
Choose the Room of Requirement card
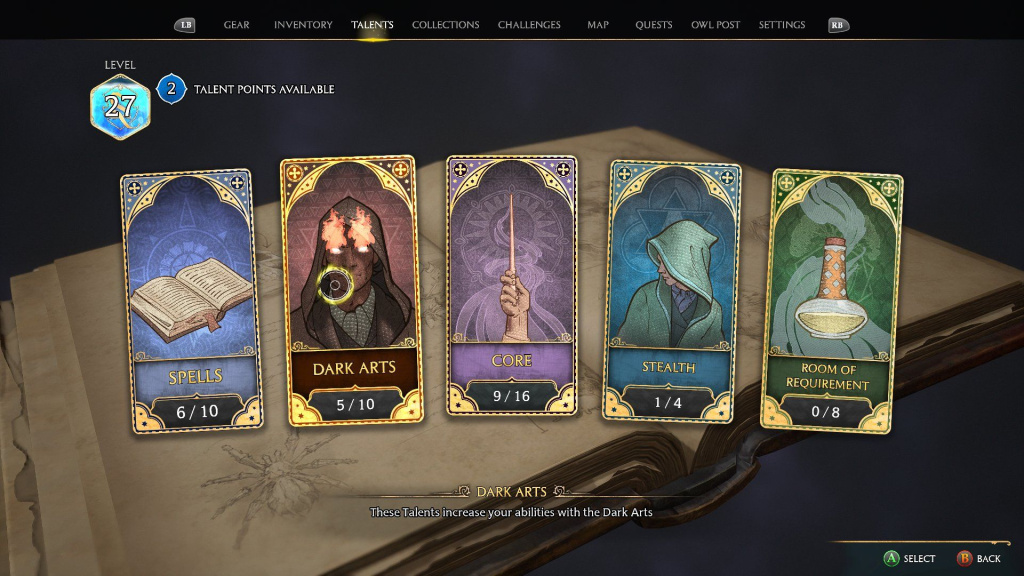[x=833, y=300]
